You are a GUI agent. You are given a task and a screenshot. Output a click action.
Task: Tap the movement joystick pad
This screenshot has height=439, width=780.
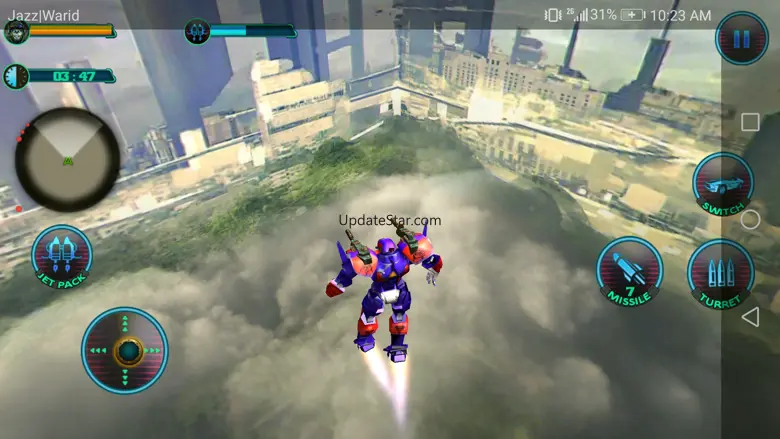(125, 350)
